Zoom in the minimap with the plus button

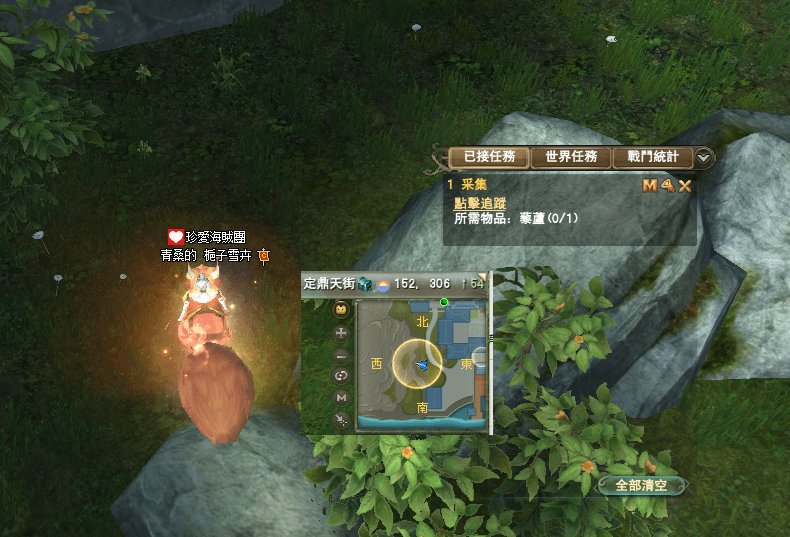[341, 332]
